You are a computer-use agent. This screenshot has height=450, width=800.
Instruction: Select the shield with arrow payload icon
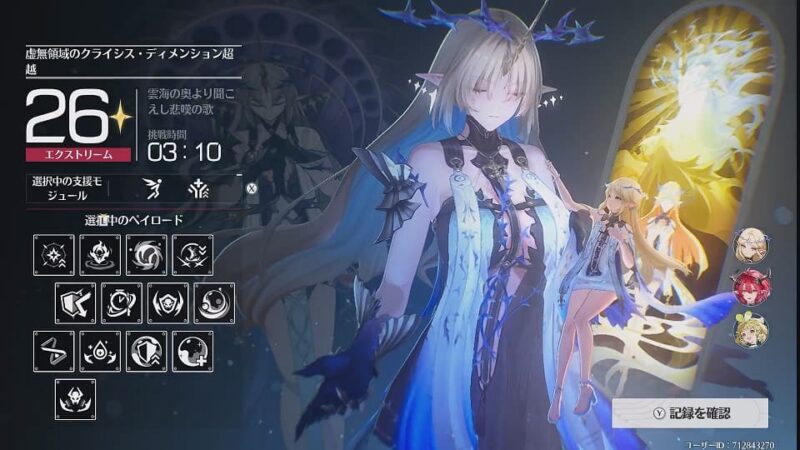point(76,302)
